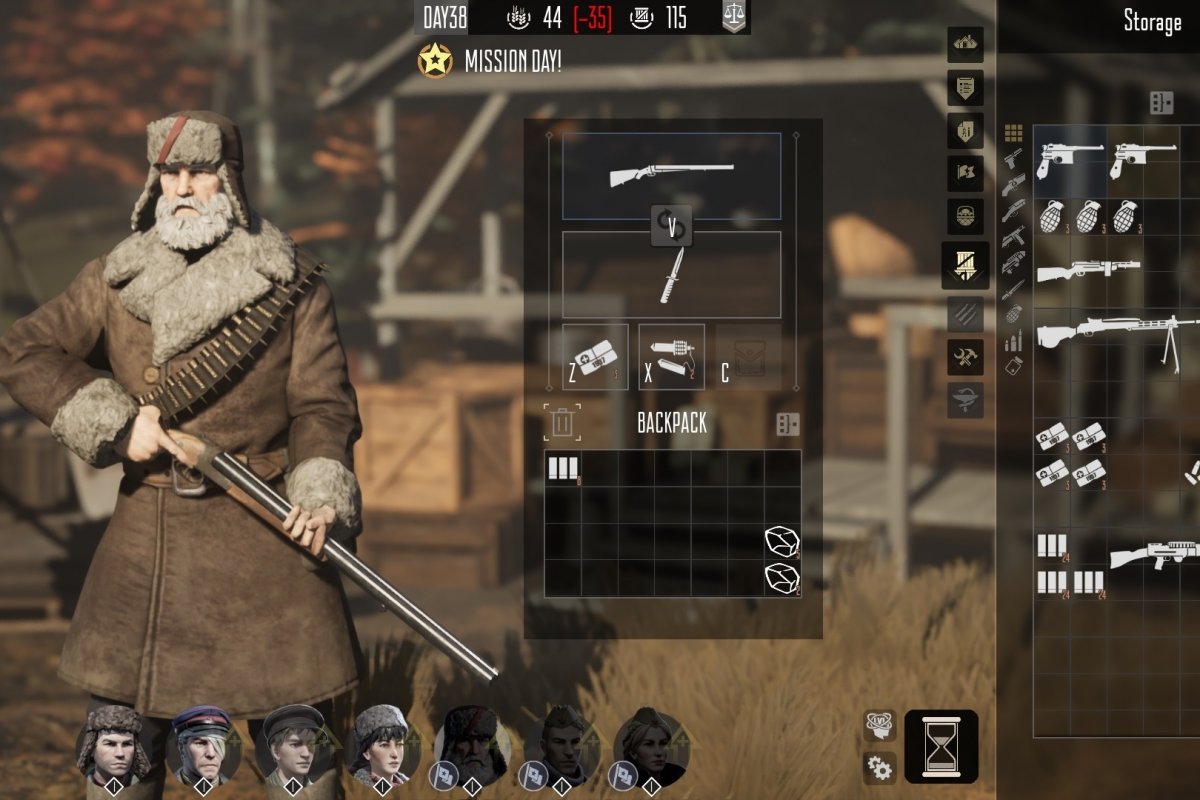This screenshot has height=800, width=1200.
Task: Click the weapon swap button between slots
Action: (671, 227)
